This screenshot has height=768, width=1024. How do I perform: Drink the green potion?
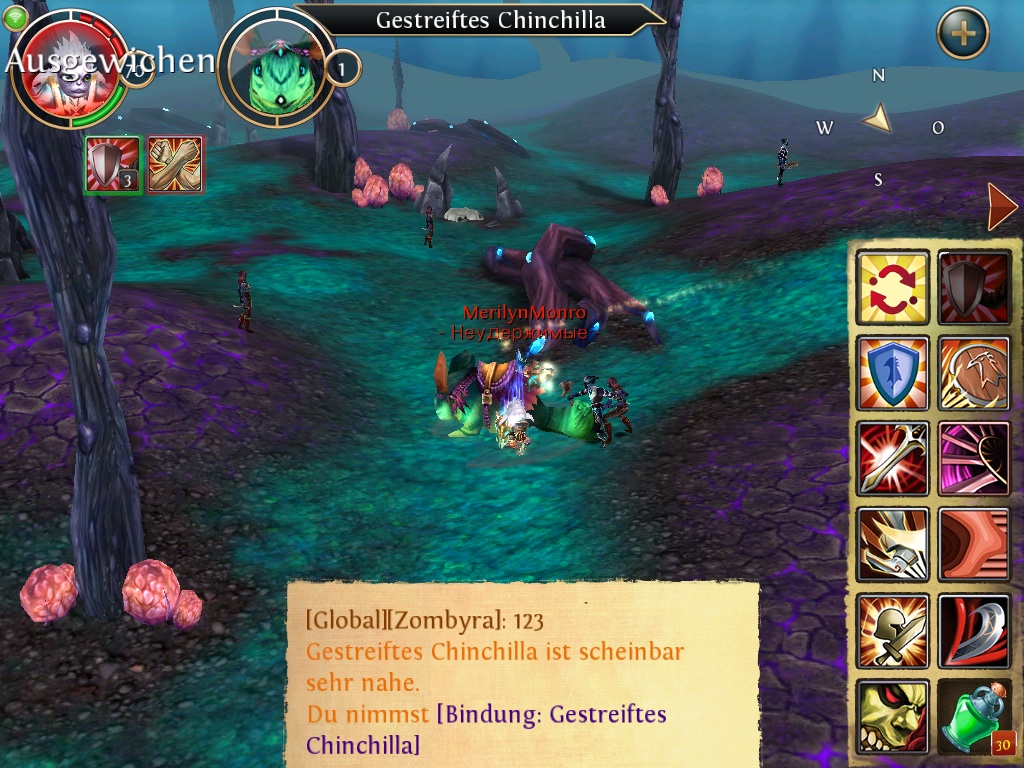[x=975, y=717]
